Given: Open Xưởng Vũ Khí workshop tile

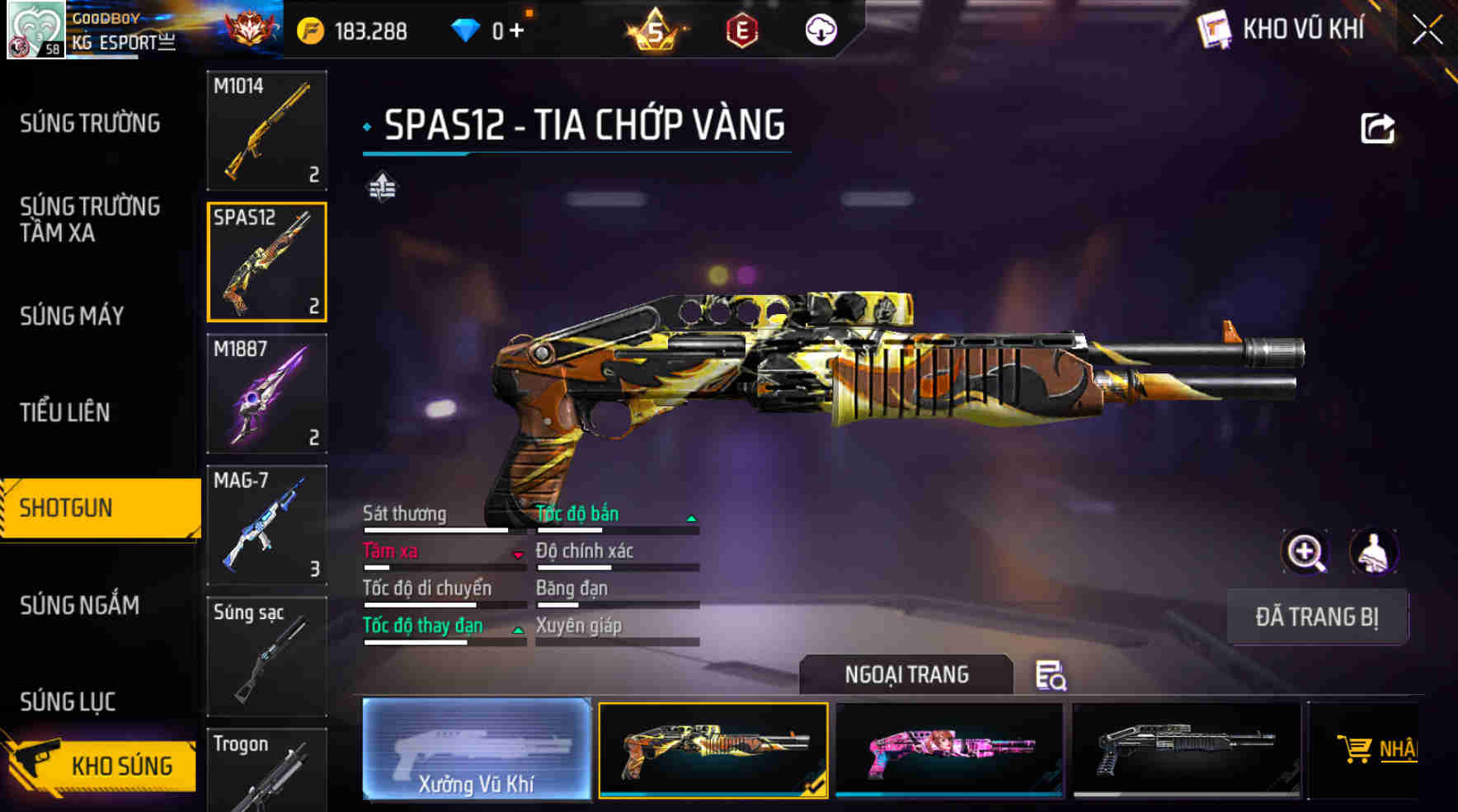Looking at the screenshot, I should point(477,749).
